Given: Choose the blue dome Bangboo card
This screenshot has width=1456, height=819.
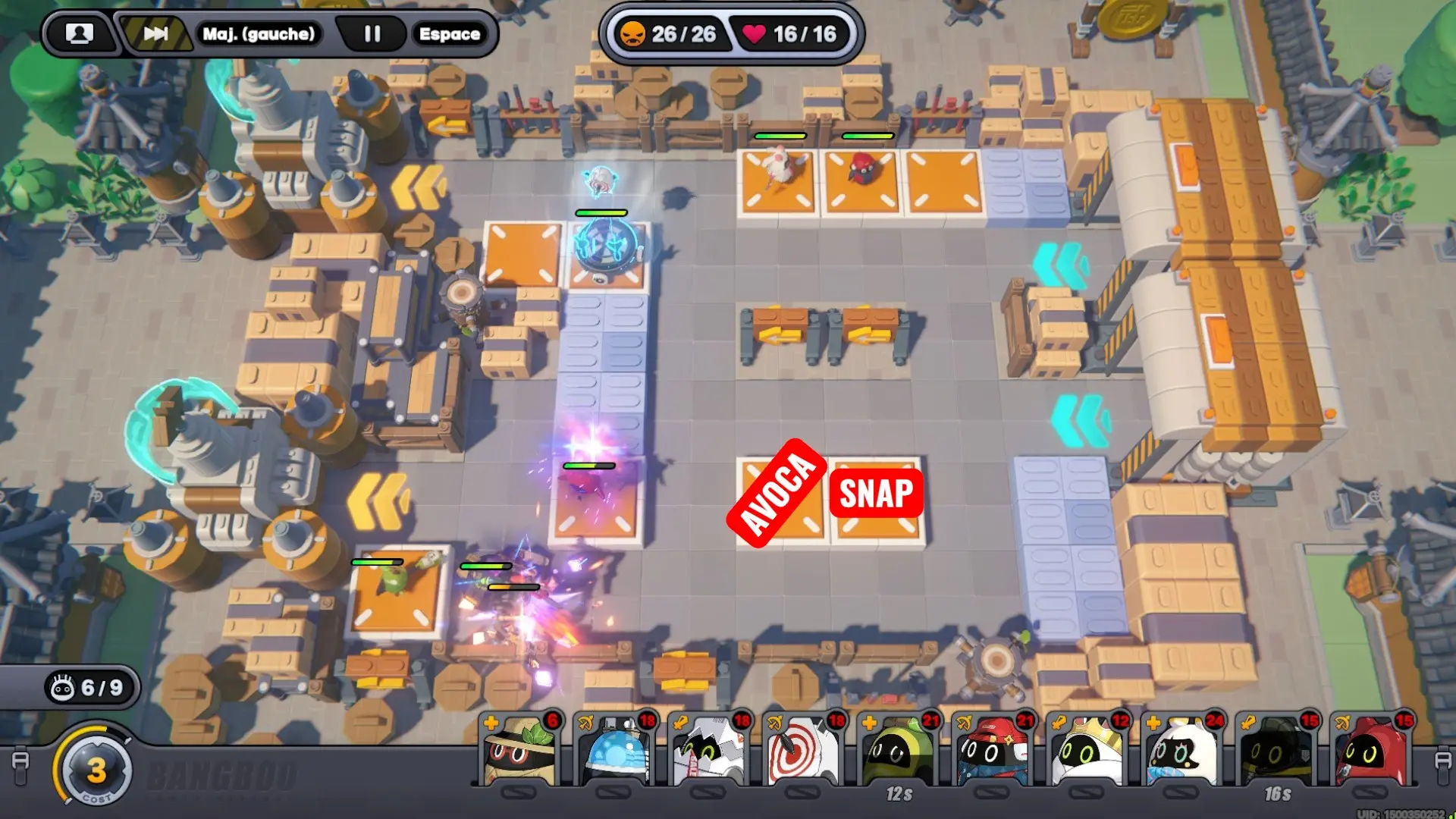Looking at the screenshot, I should click(613, 751).
